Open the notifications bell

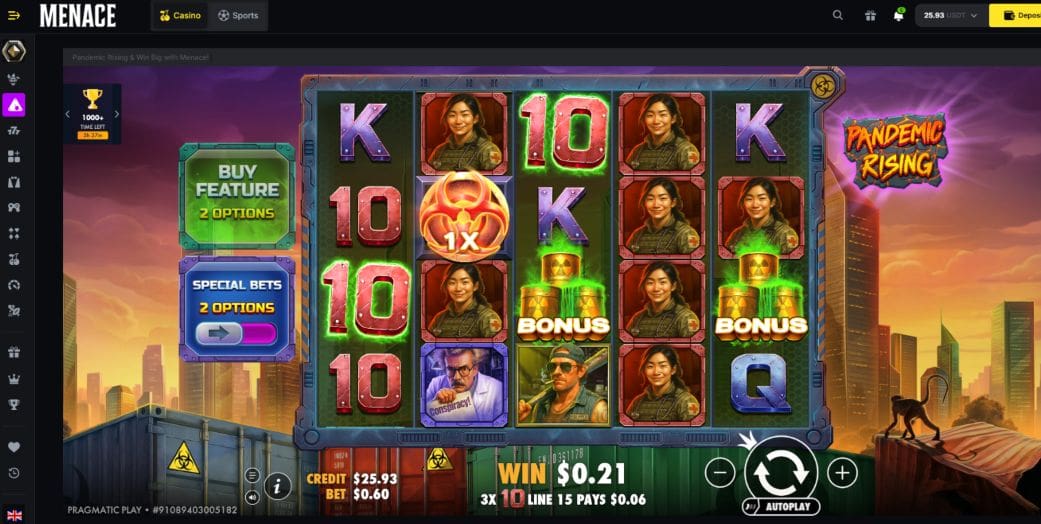(x=899, y=15)
